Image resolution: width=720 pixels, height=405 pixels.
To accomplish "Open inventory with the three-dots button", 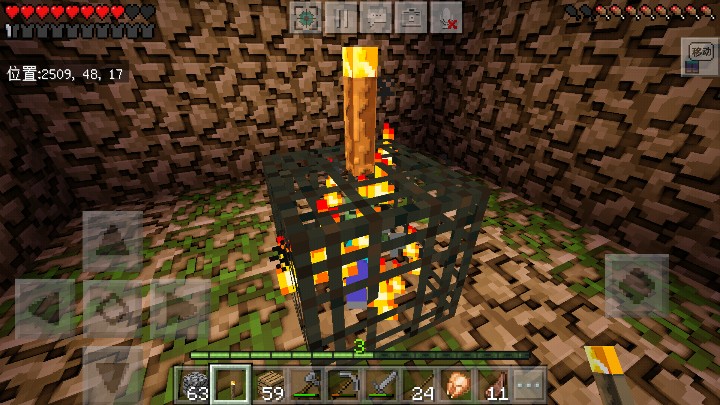I will click(x=527, y=384).
